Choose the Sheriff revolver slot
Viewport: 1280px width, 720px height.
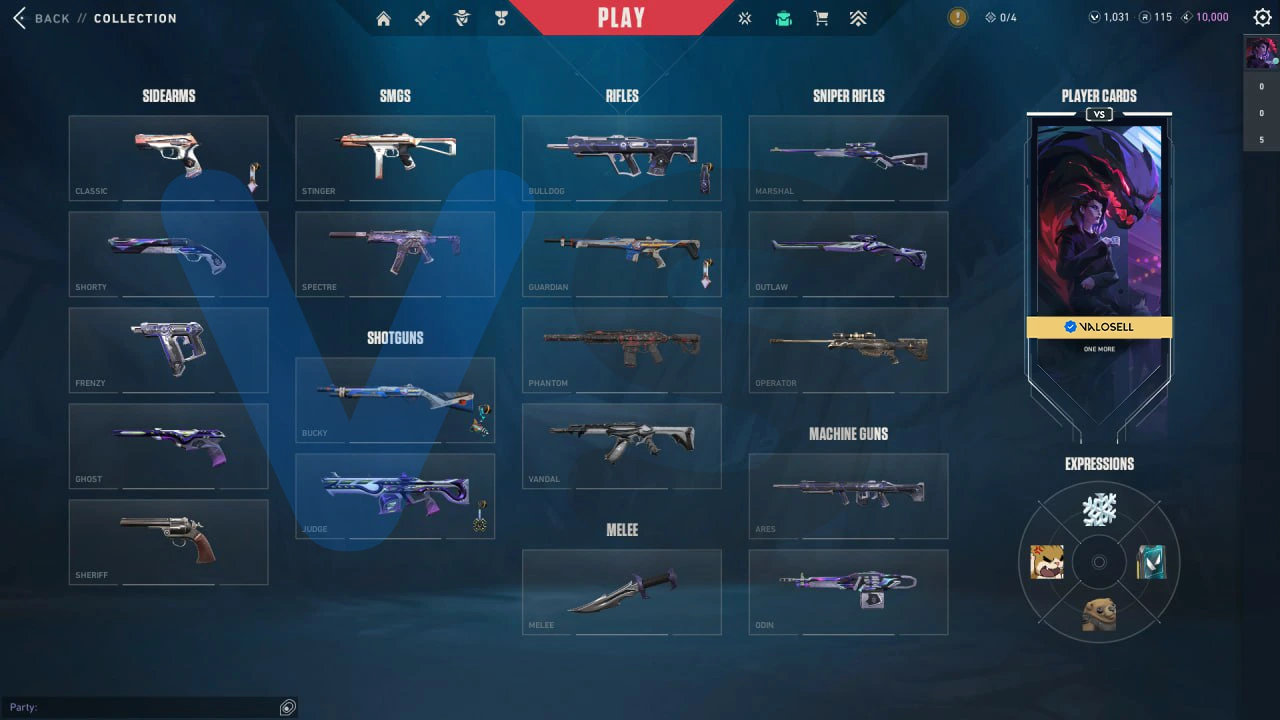coord(168,541)
